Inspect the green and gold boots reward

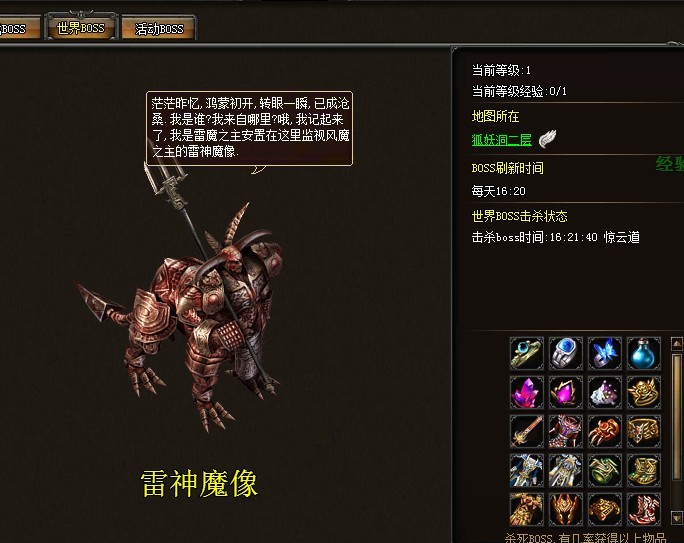(644, 470)
